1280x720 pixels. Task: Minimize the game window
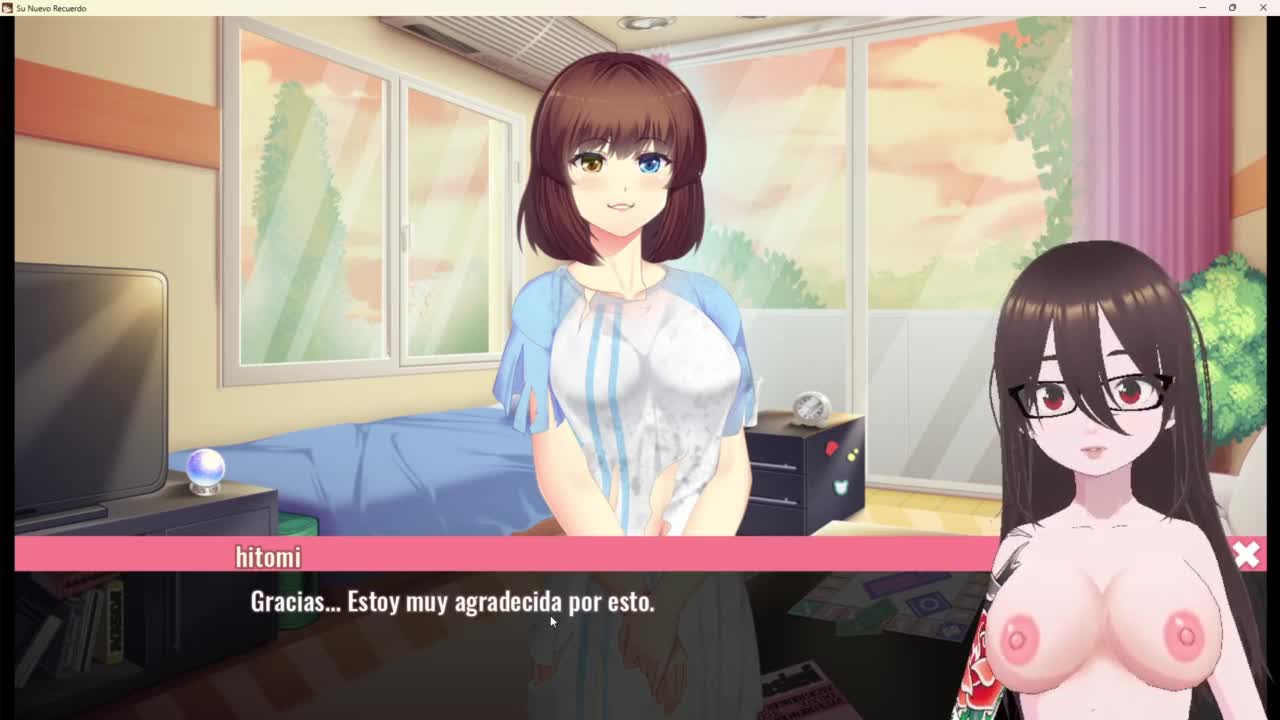click(1202, 8)
